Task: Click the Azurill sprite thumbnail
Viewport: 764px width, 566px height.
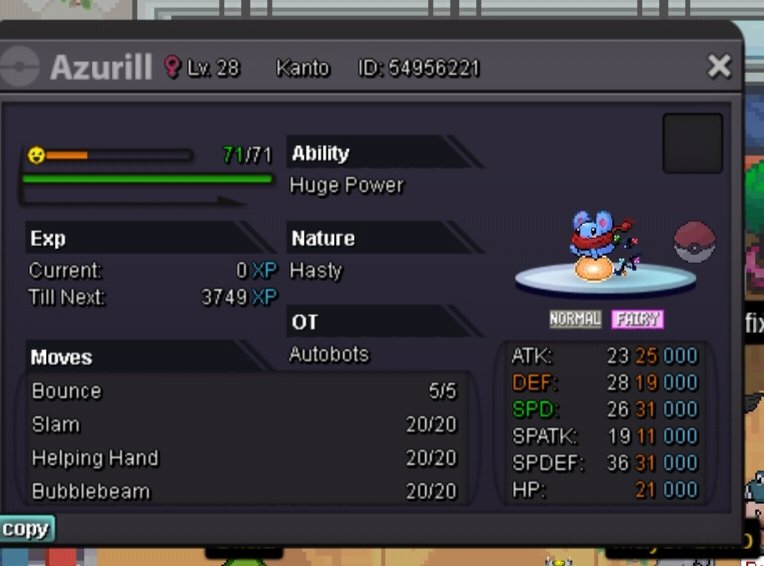Action: click(596, 245)
